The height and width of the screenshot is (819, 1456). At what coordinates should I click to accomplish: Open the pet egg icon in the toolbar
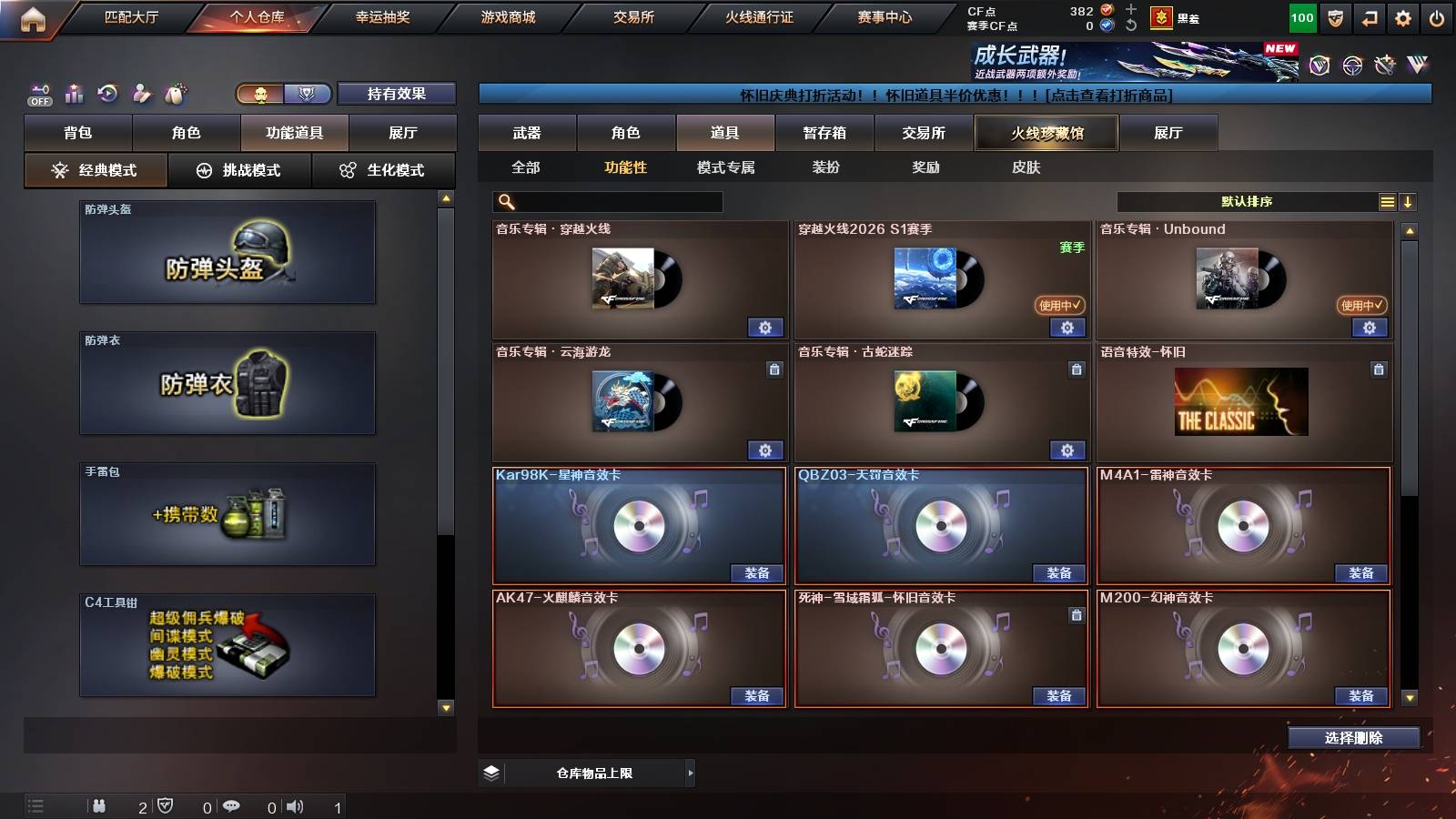coord(173,92)
